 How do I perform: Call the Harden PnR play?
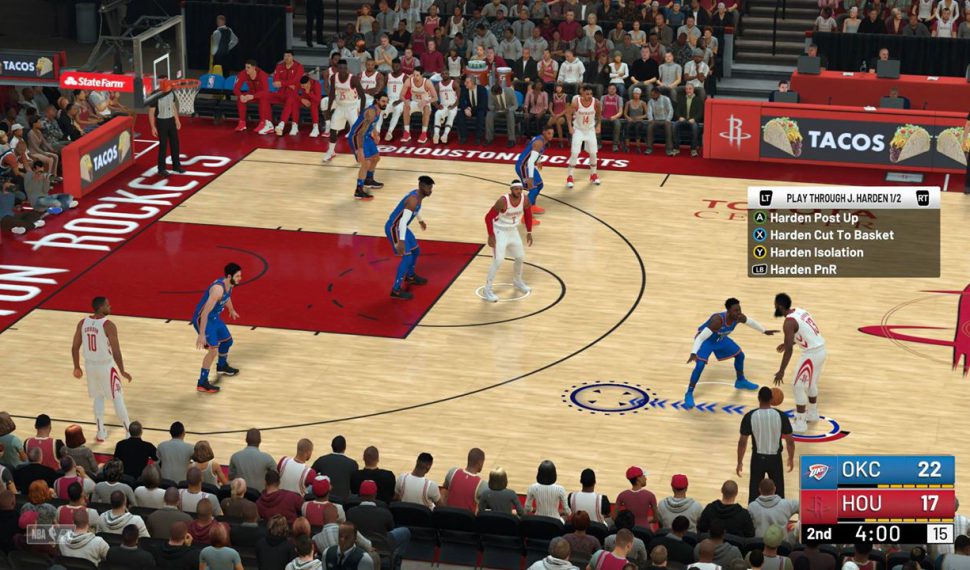coord(803,269)
